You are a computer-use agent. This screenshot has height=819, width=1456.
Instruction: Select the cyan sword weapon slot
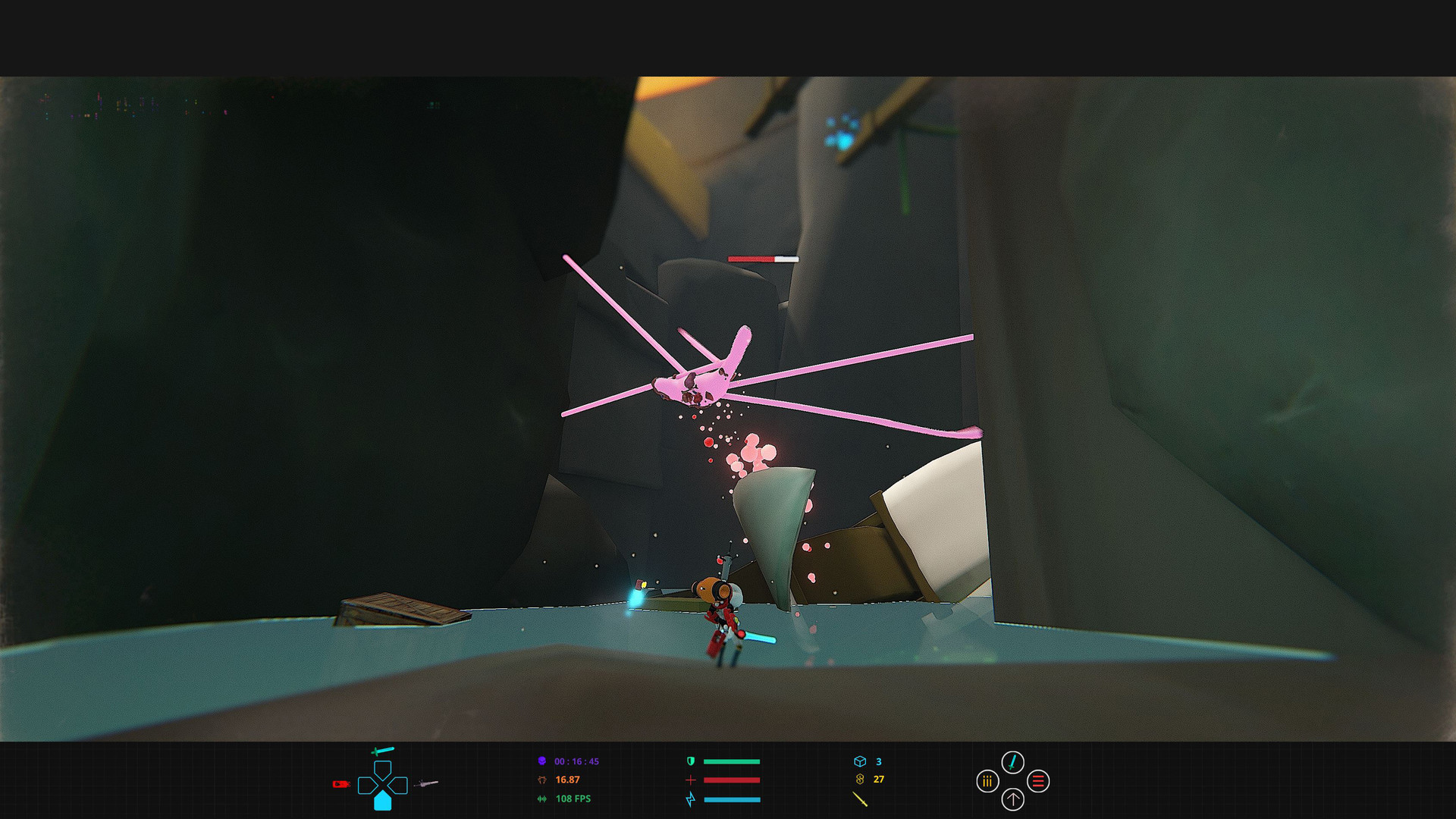click(382, 752)
